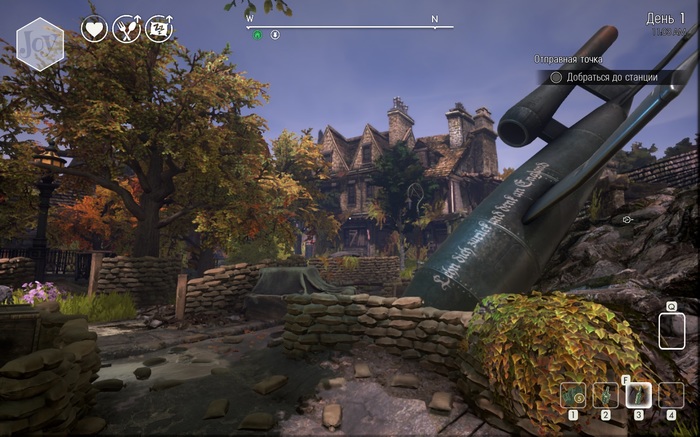The image size is (700, 437).
Task: Check the fork and spoon hunger icon
Action: (127, 28)
